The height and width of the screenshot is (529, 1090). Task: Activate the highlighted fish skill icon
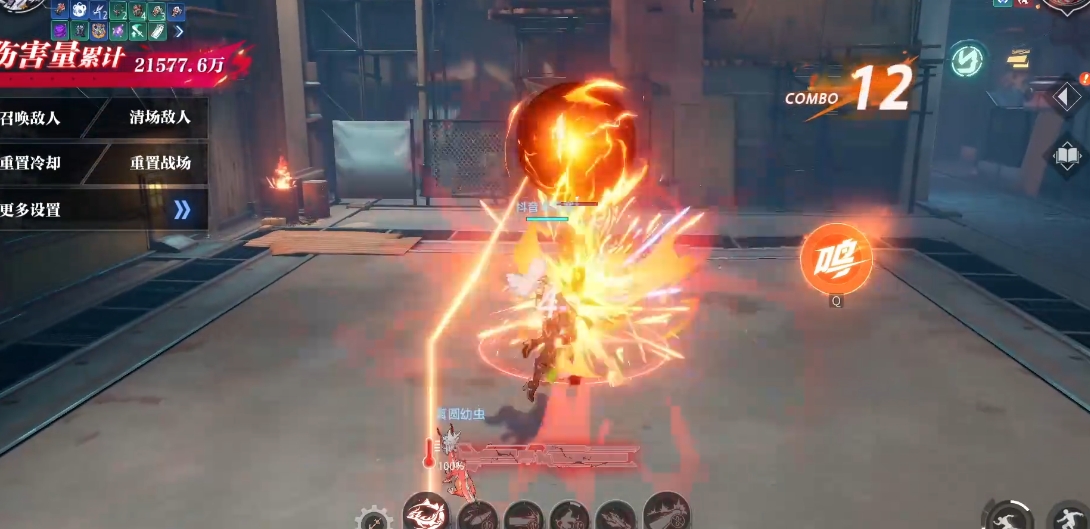pyautogui.click(x=425, y=514)
